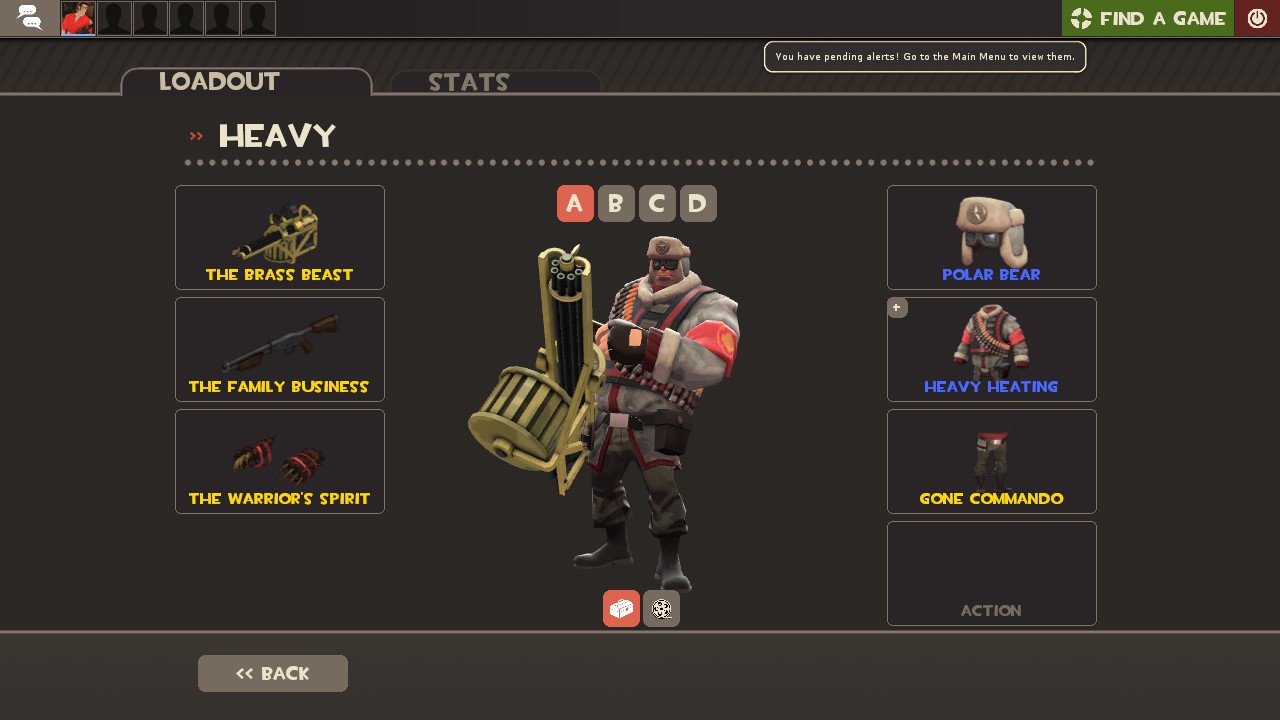This screenshot has width=1280, height=720.
Task: Click the red crate icon below the Heavy
Action: [621, 608]
